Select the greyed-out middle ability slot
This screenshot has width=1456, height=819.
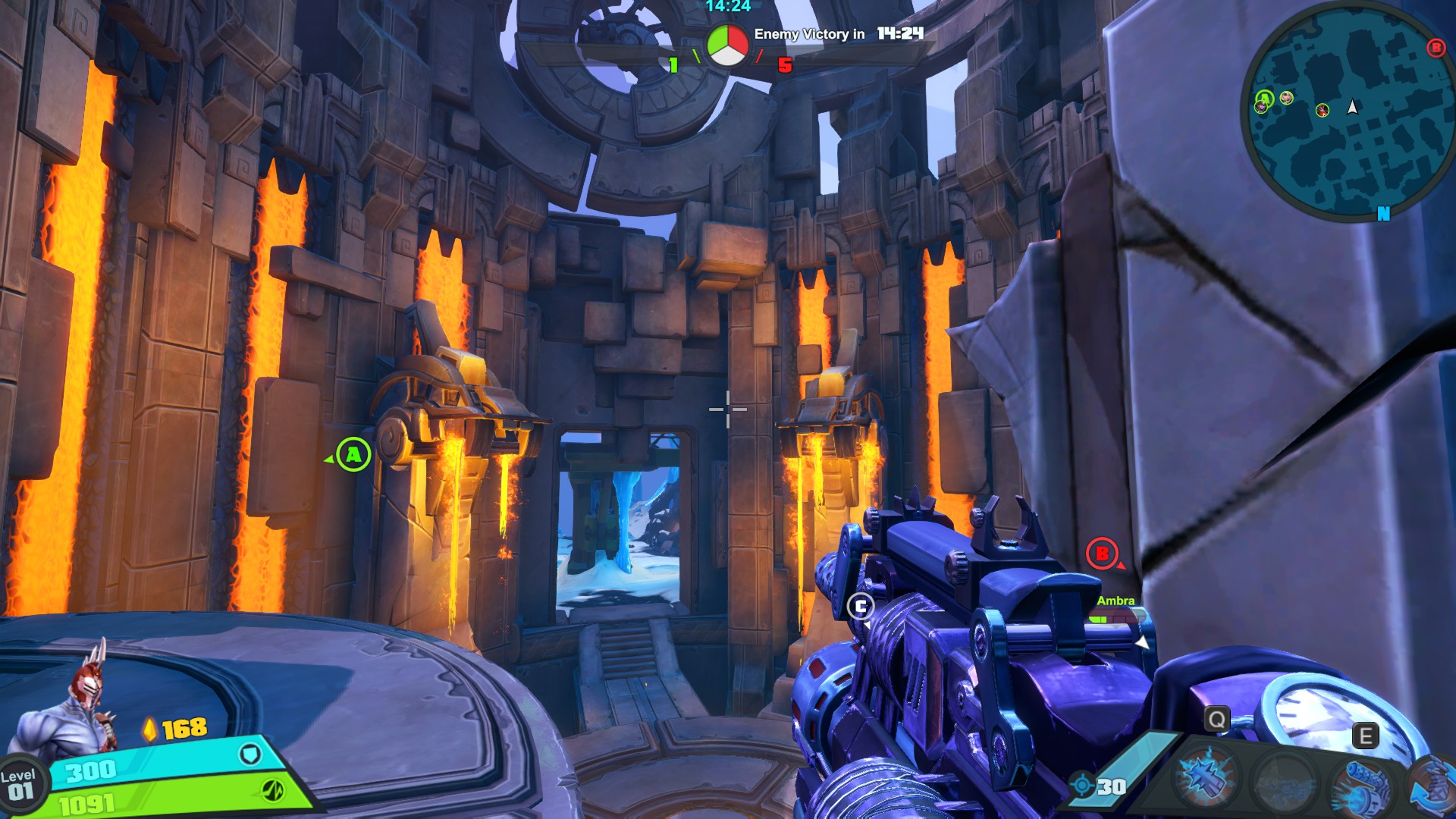(1285, 781)
